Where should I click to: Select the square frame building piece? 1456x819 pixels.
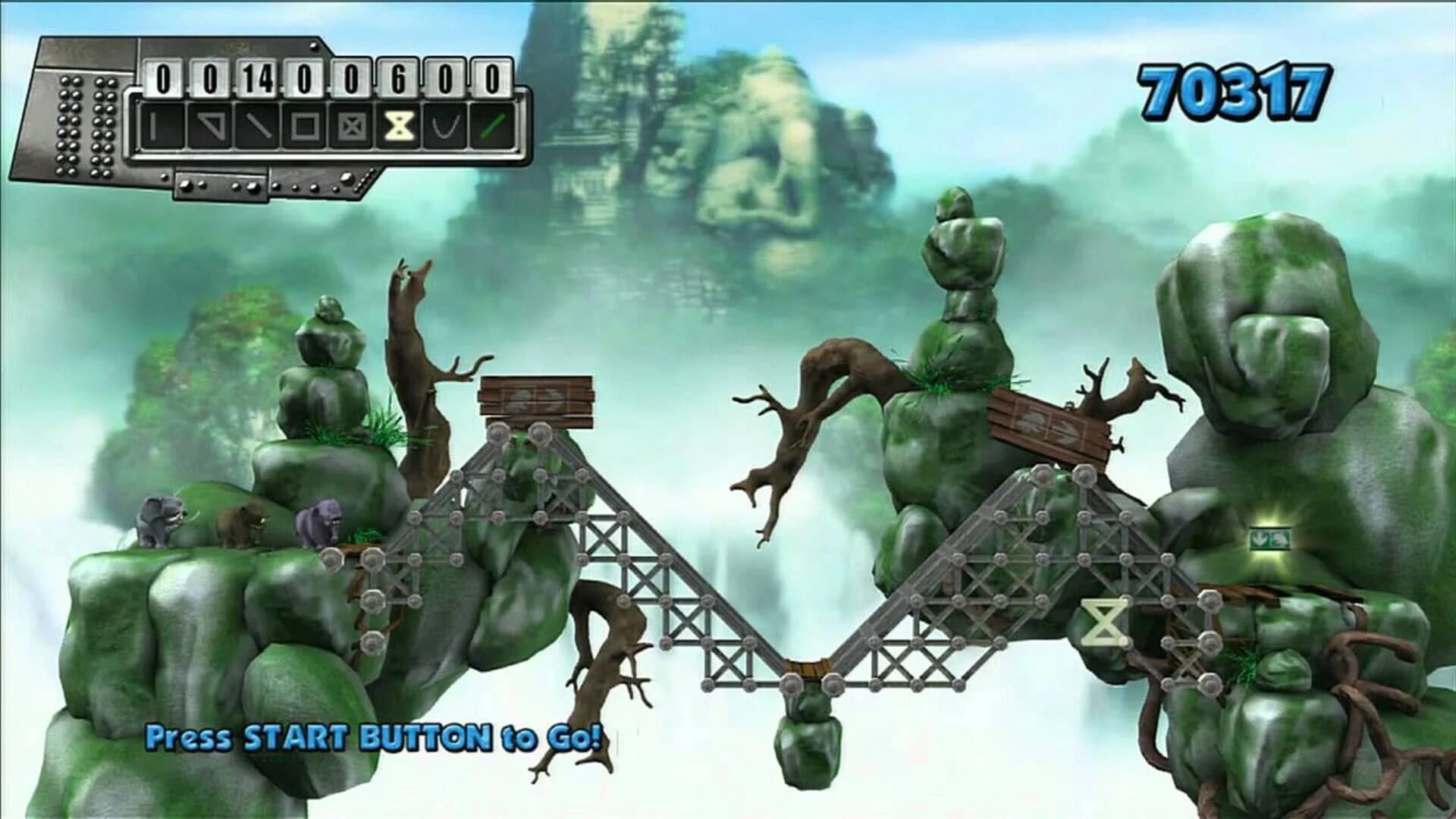pos(306,126)
